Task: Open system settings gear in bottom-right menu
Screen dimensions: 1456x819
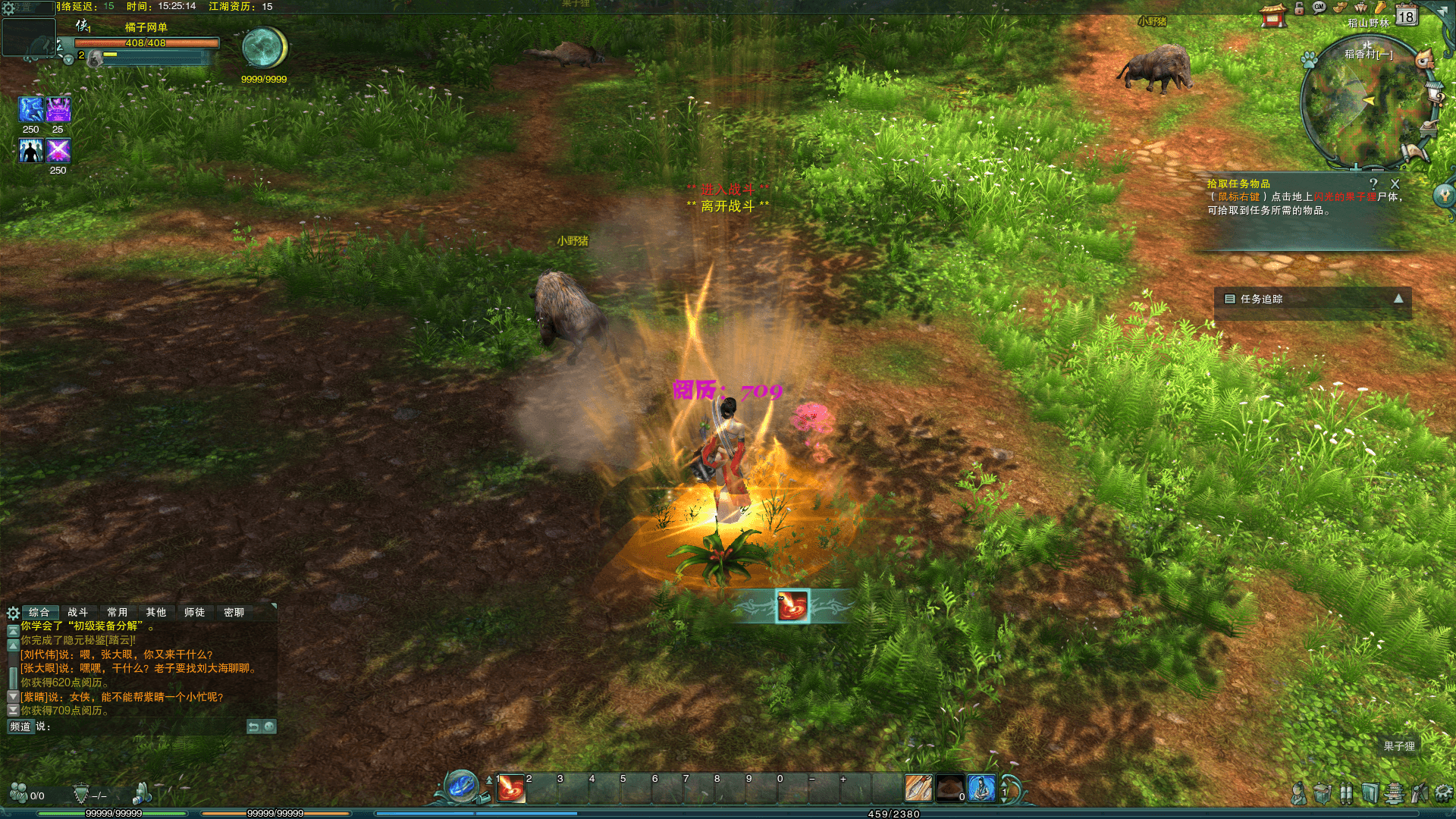Action: point(1443,793)
